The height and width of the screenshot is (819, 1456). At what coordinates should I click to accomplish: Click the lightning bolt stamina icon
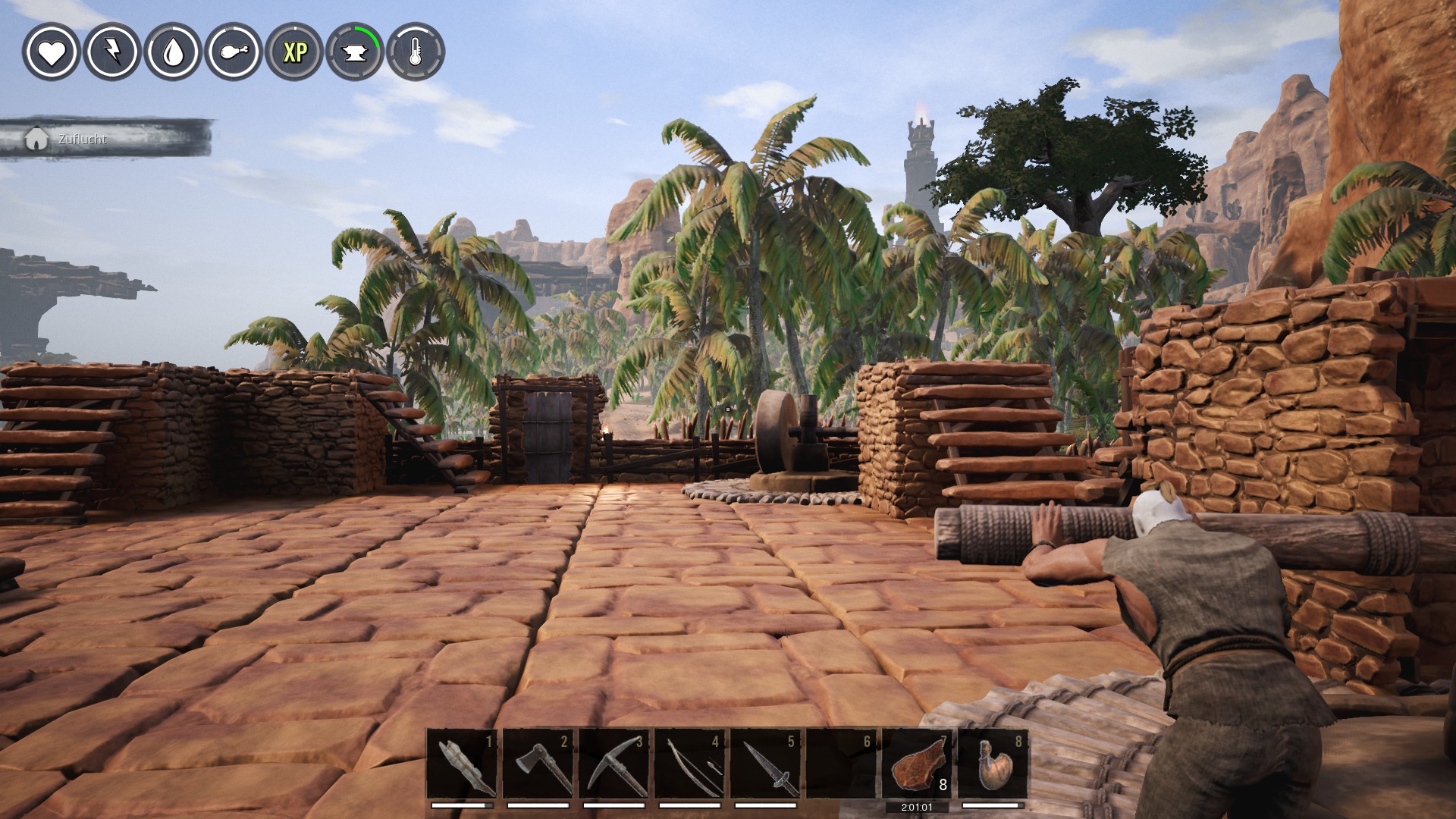[x=111, y=52]
